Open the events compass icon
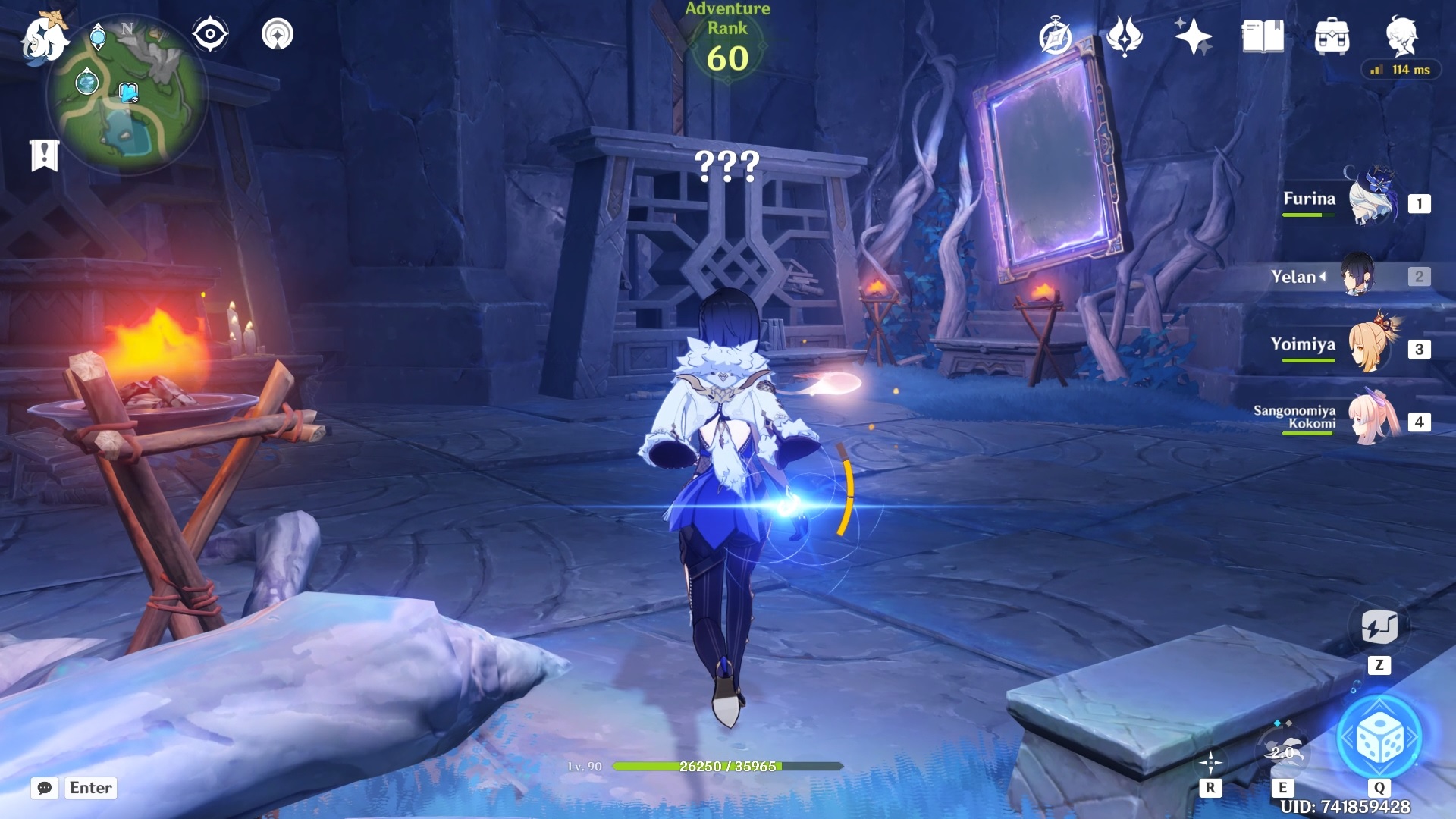 click(x=1056, y=36)
